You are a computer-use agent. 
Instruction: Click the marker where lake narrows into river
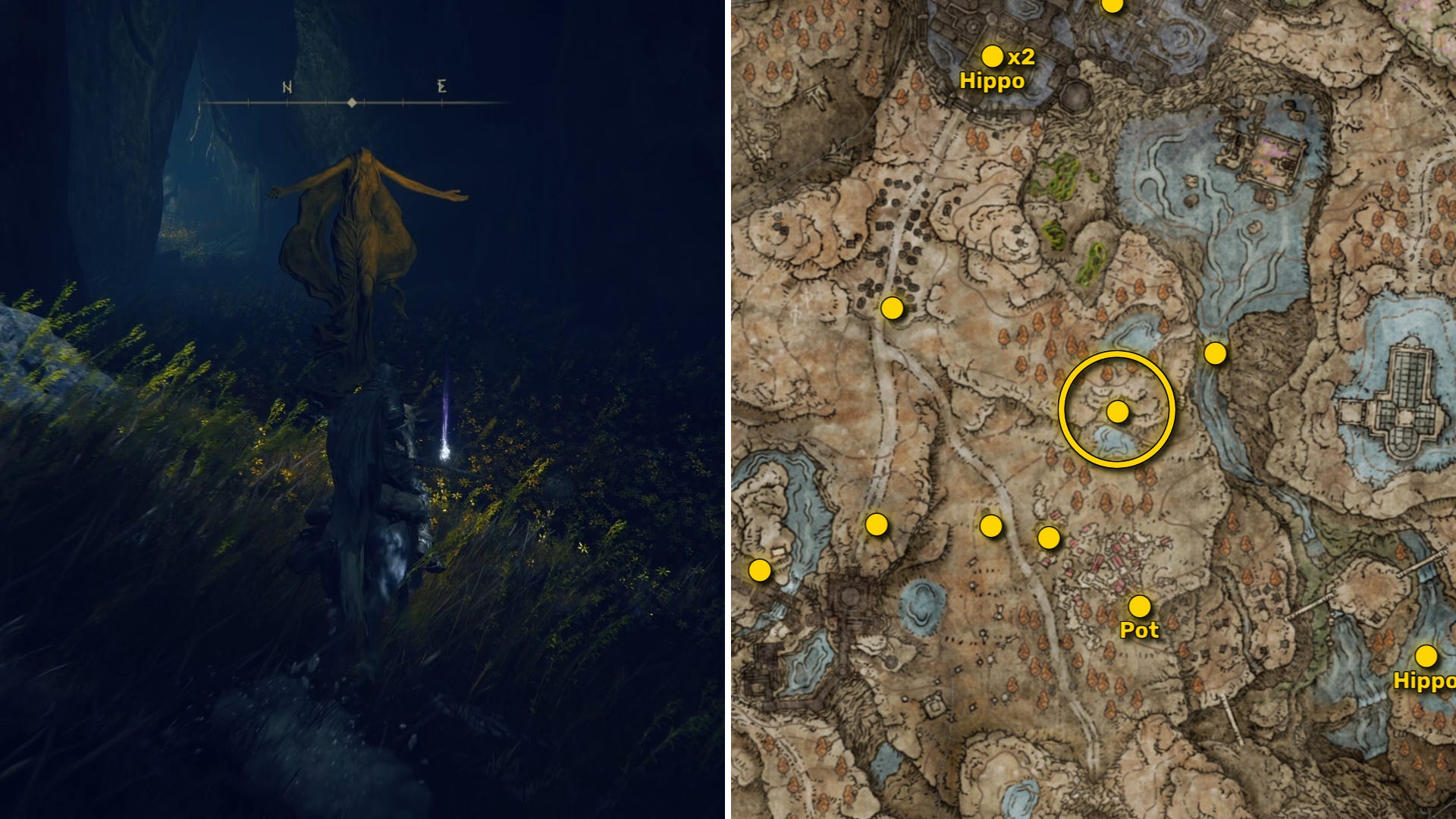tap(1215, 353)
